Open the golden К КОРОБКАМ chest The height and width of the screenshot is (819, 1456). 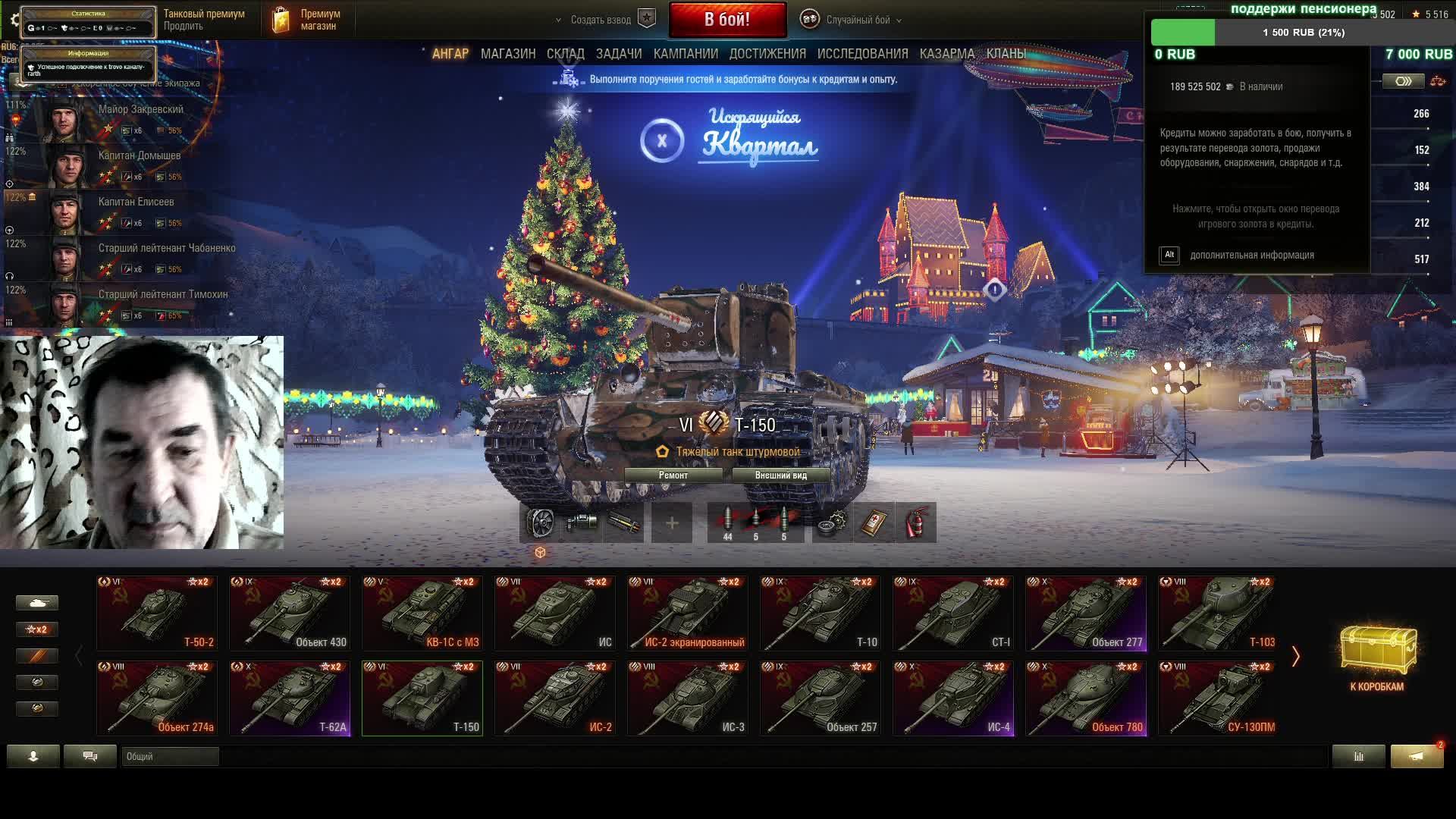tap(1377, 657)
